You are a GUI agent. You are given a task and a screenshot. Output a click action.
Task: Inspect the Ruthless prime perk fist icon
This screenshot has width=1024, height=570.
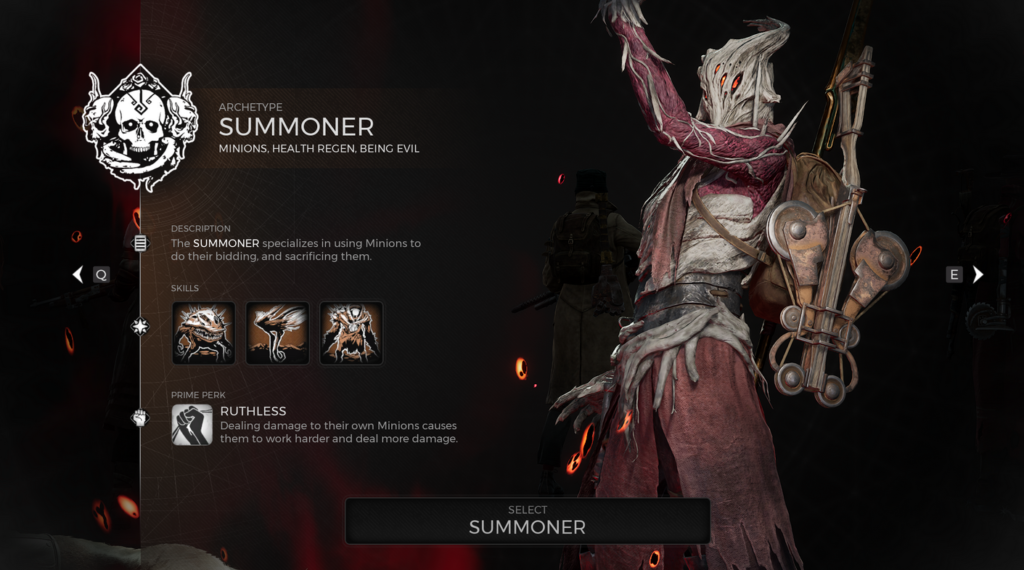coord(191,424)
